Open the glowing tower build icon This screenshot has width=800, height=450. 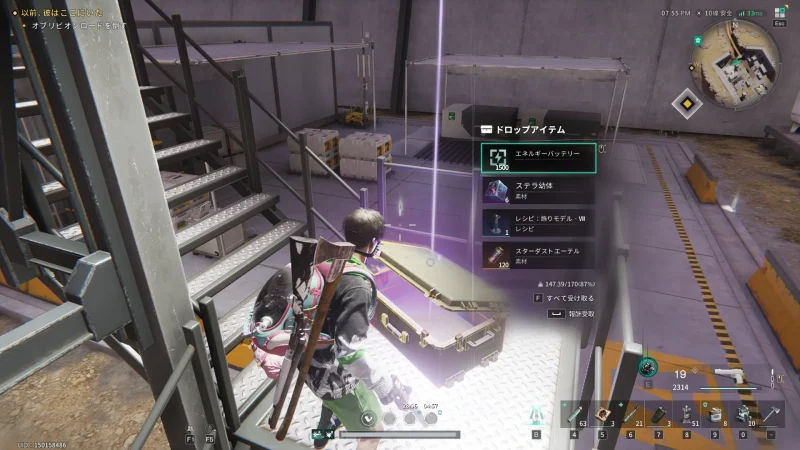click(x=536, y=413)
